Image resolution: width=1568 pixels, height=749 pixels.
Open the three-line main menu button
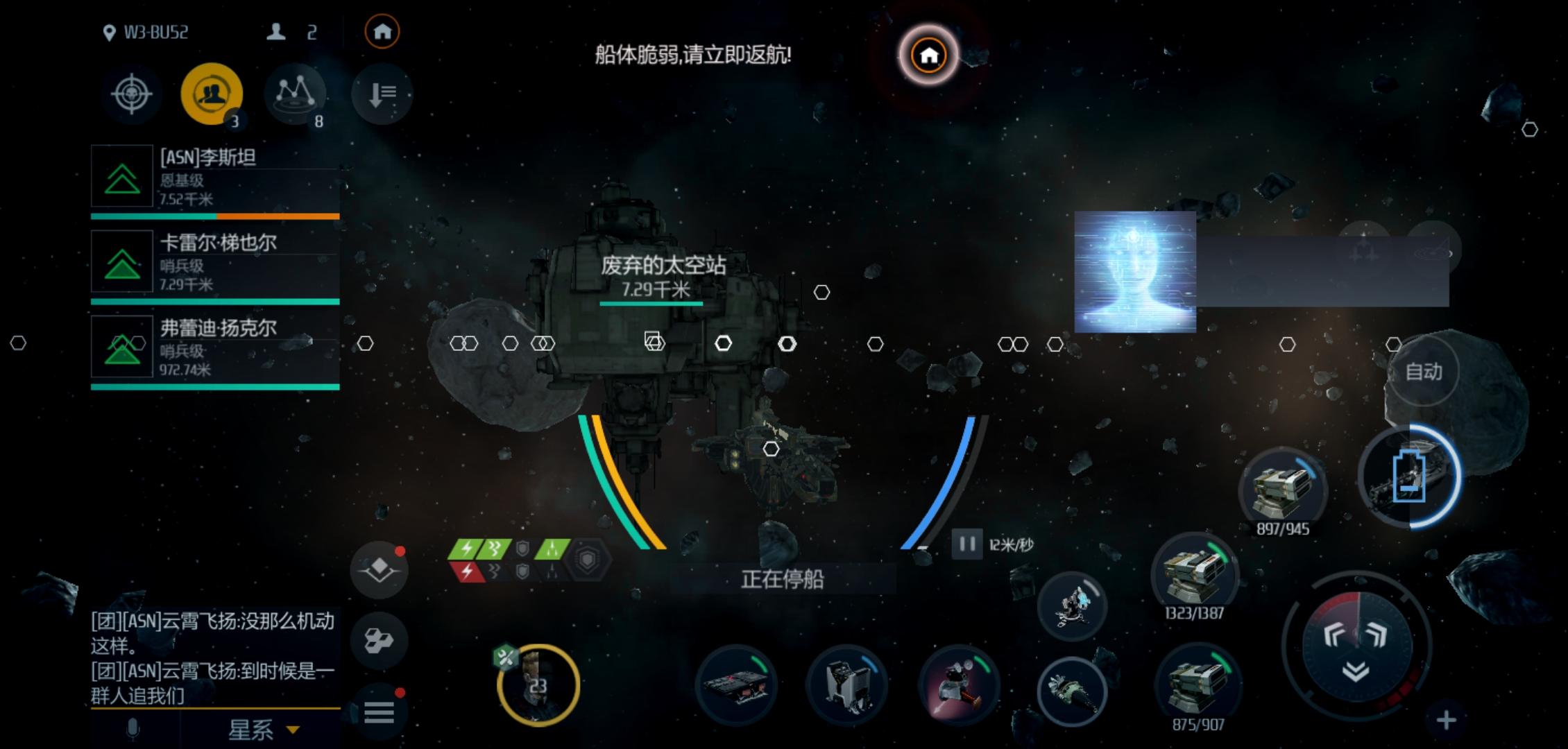tap(379, 712)
